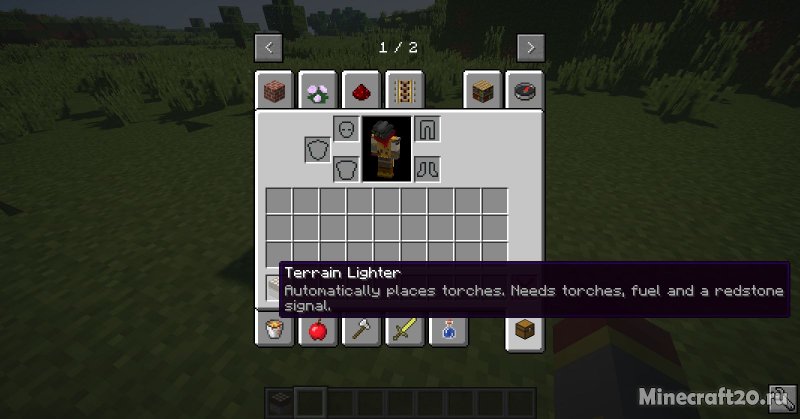Screen dimensions: 800x419
Task: Click the boots armor slot
Action: click(428, 167)
